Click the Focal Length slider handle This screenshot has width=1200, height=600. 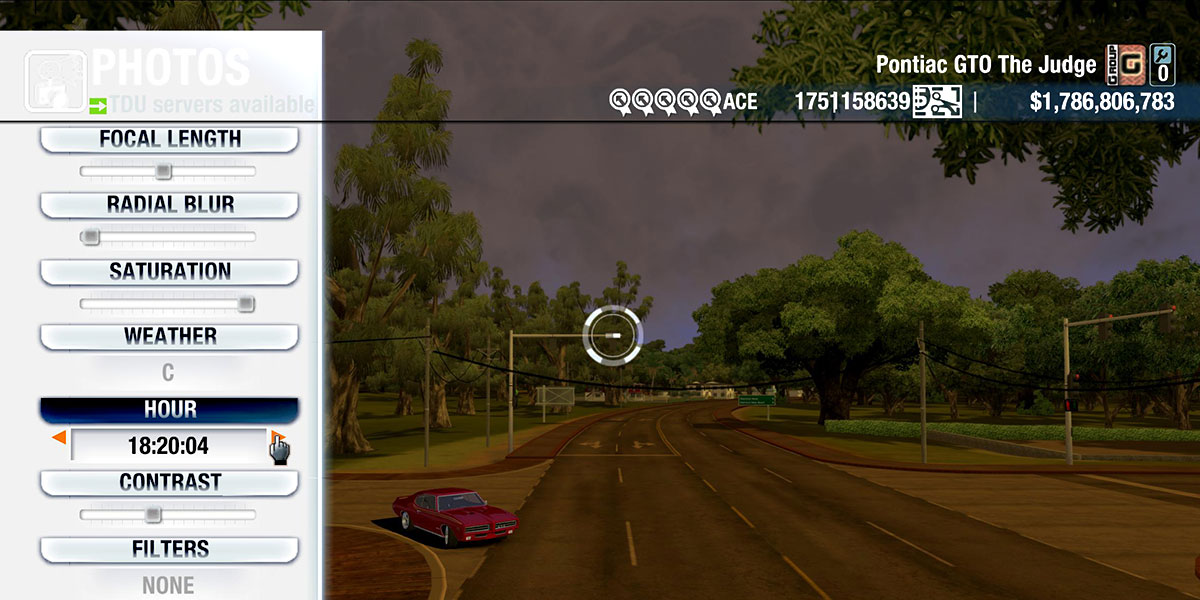click(164, 172)
